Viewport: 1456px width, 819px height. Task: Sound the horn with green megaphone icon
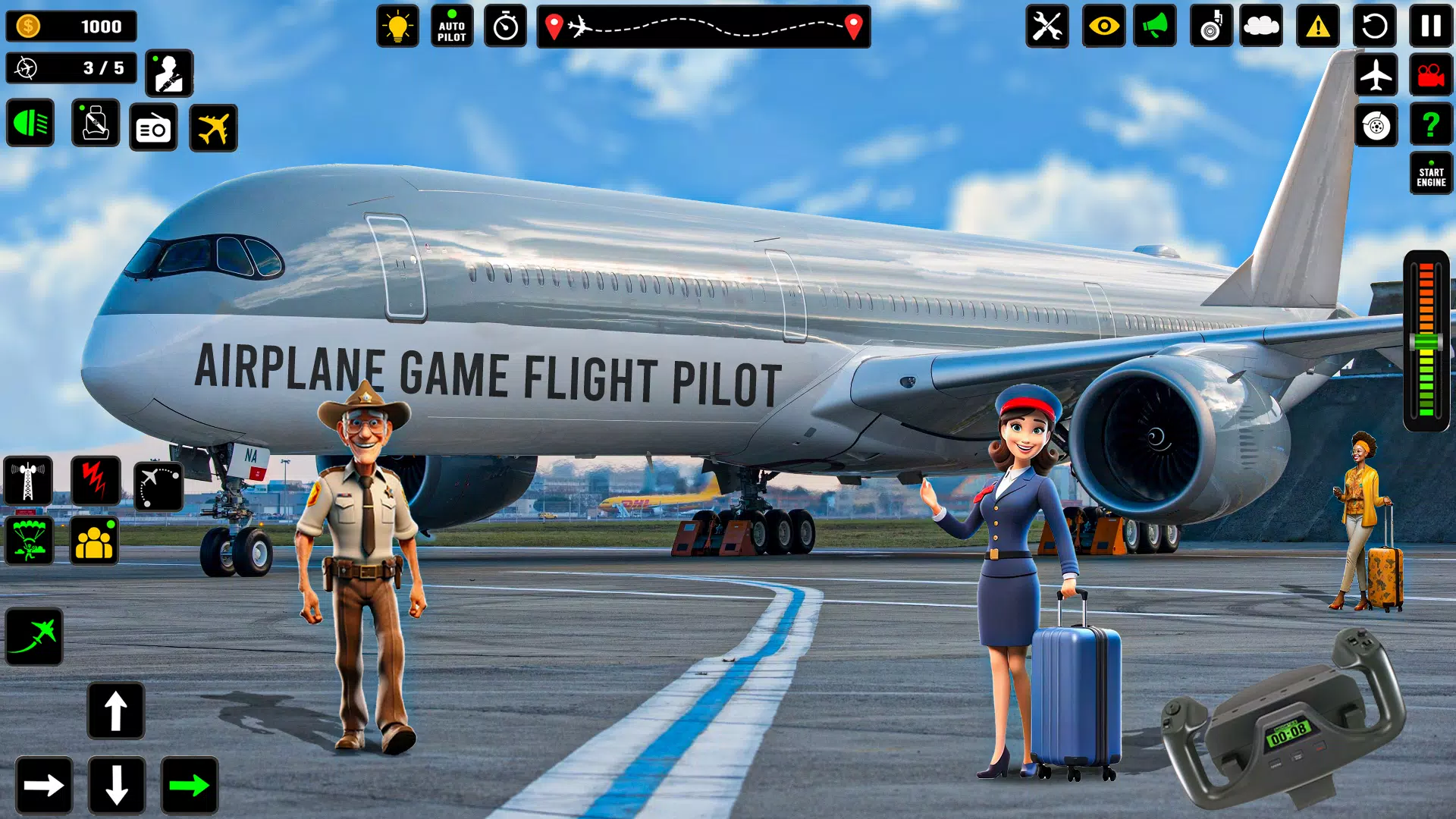(x=1156, y=27)
